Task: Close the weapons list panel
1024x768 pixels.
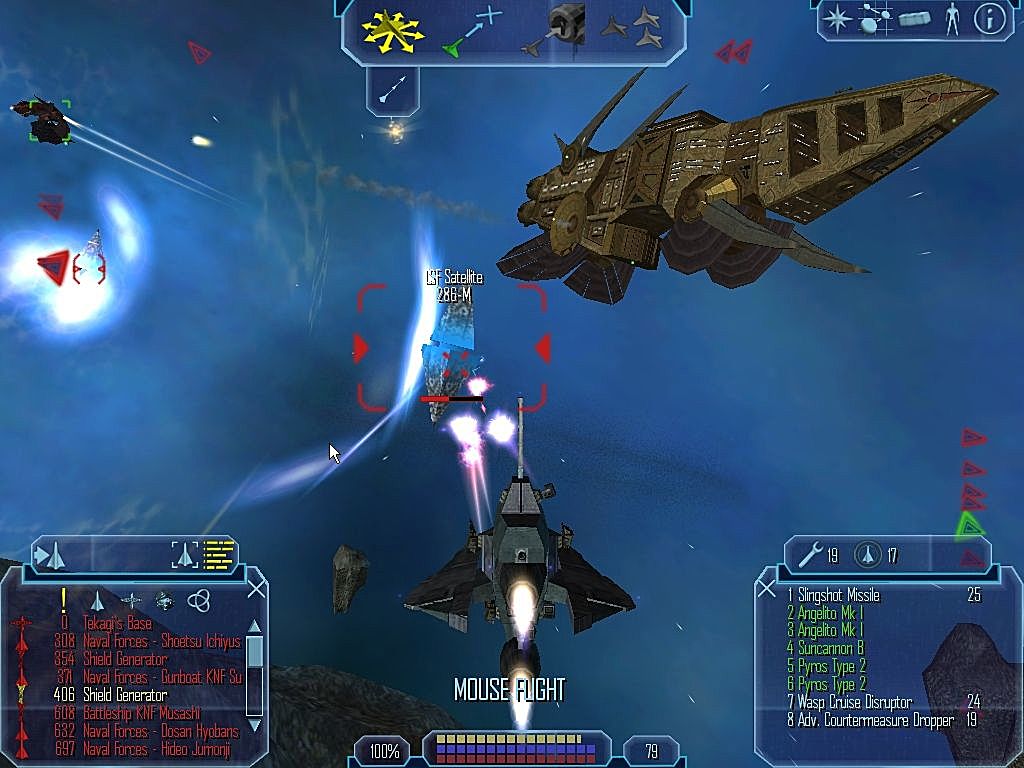Action: pyautogui.click(x=767, y=590)
